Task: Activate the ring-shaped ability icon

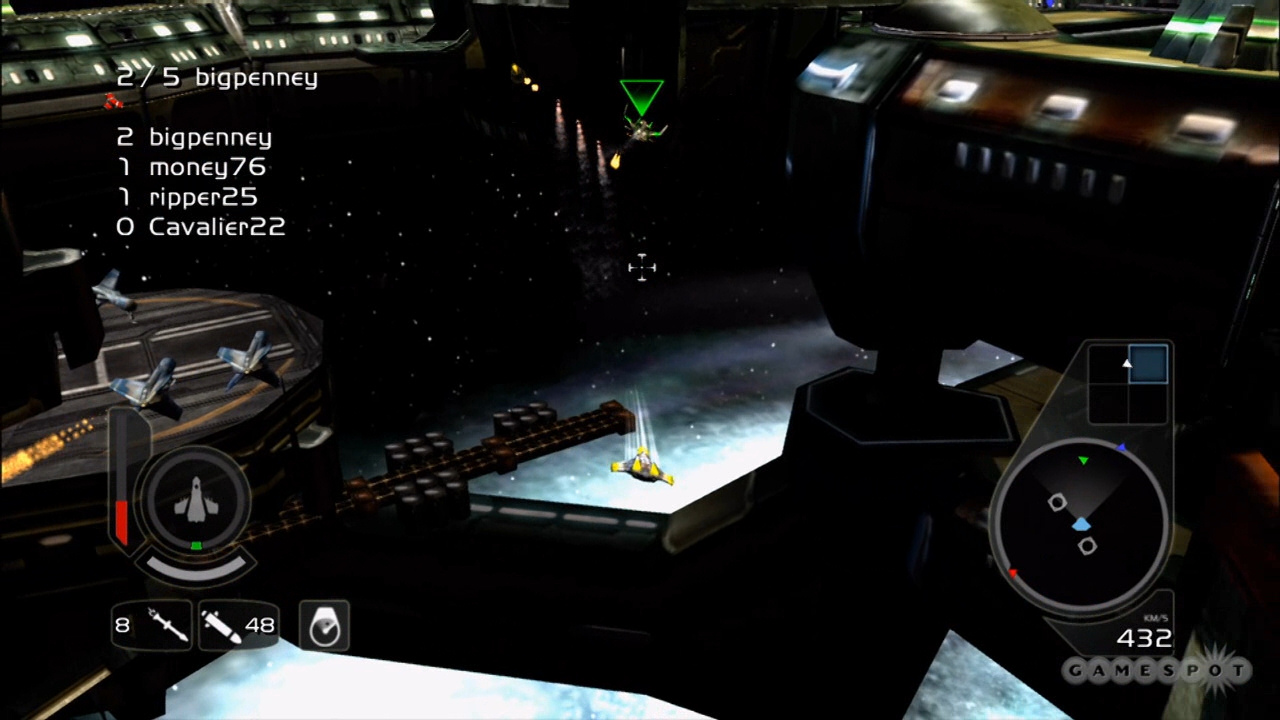Action: pyautogui.click(x=324, y=627)
